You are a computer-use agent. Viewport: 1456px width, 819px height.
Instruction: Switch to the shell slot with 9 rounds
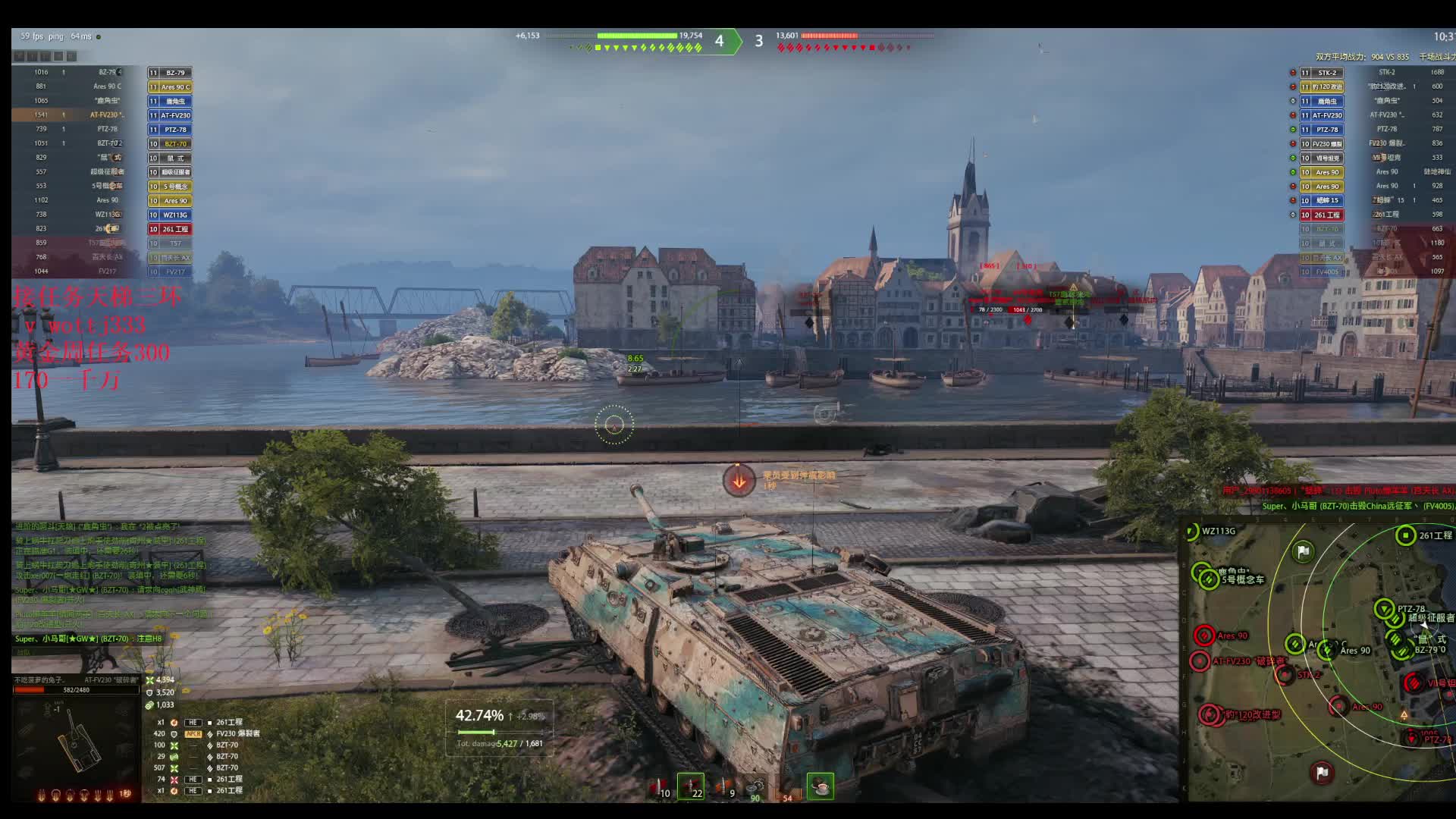pos(725,787)
